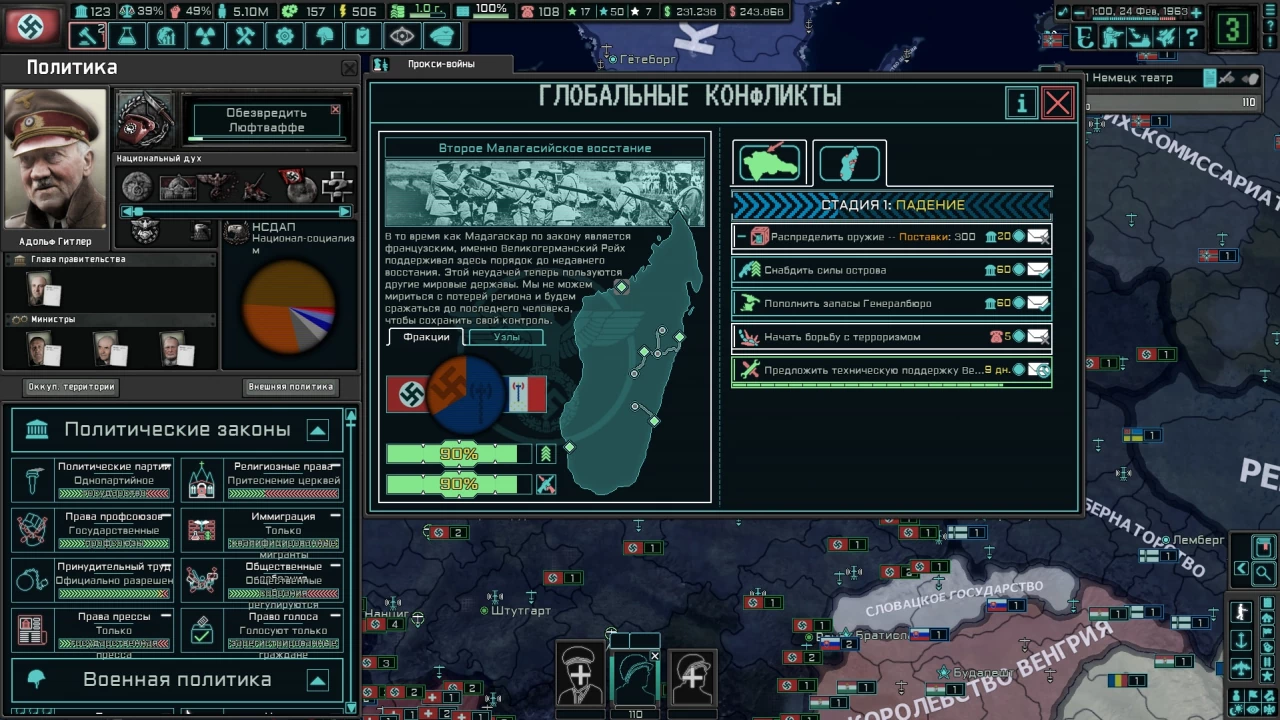This screenshot has height=720, width=1280.
Task: Select the Политические партии law
Action: pos(93,480)
